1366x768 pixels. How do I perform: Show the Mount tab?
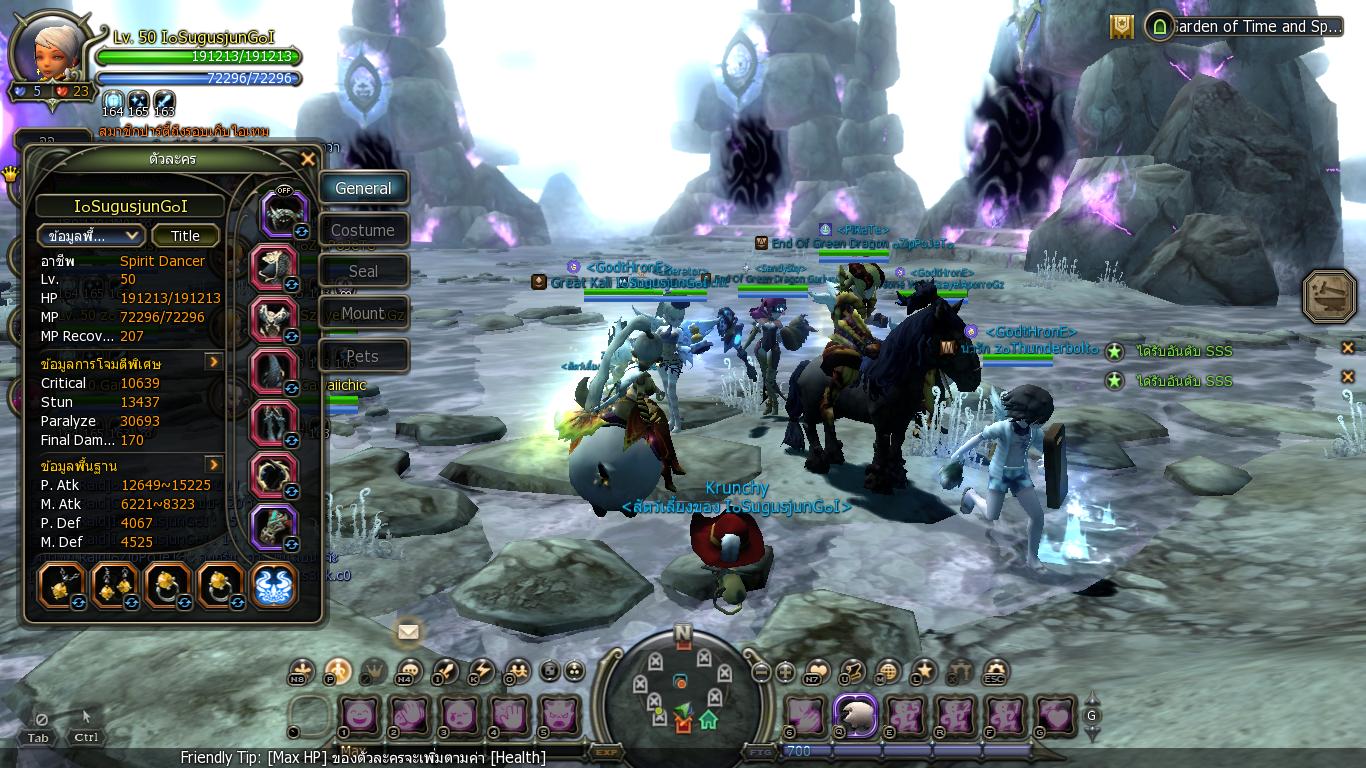[x=363, y=313]
